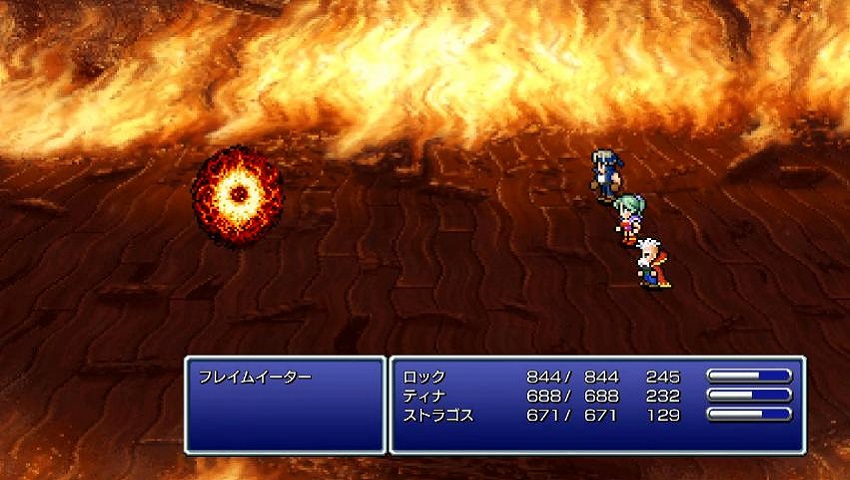
Task: Choose party member ロック's row
Action: click(424, 377)
